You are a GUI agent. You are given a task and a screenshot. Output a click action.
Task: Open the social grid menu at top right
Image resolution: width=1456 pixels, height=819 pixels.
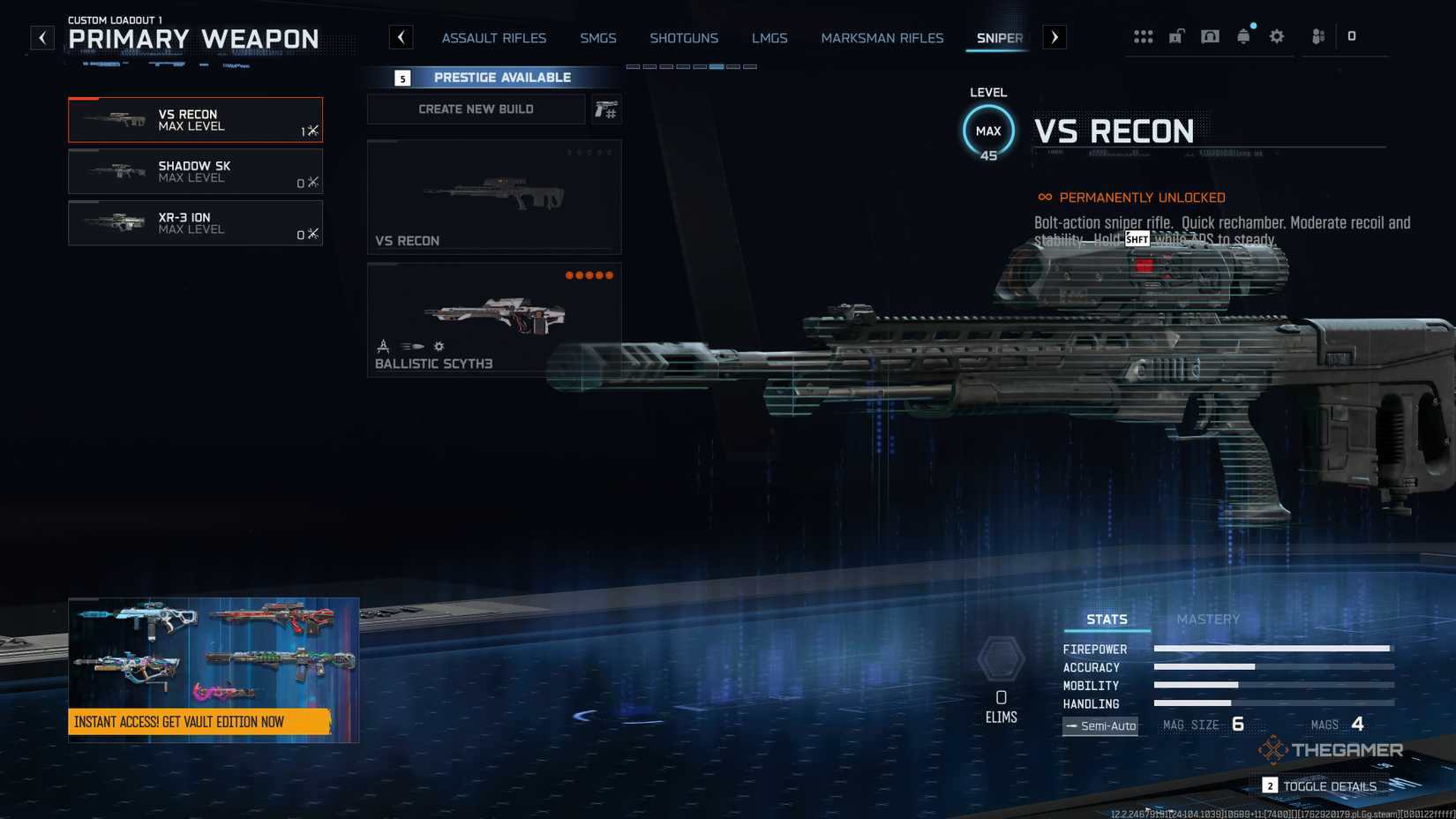(x=1144, y=36)
